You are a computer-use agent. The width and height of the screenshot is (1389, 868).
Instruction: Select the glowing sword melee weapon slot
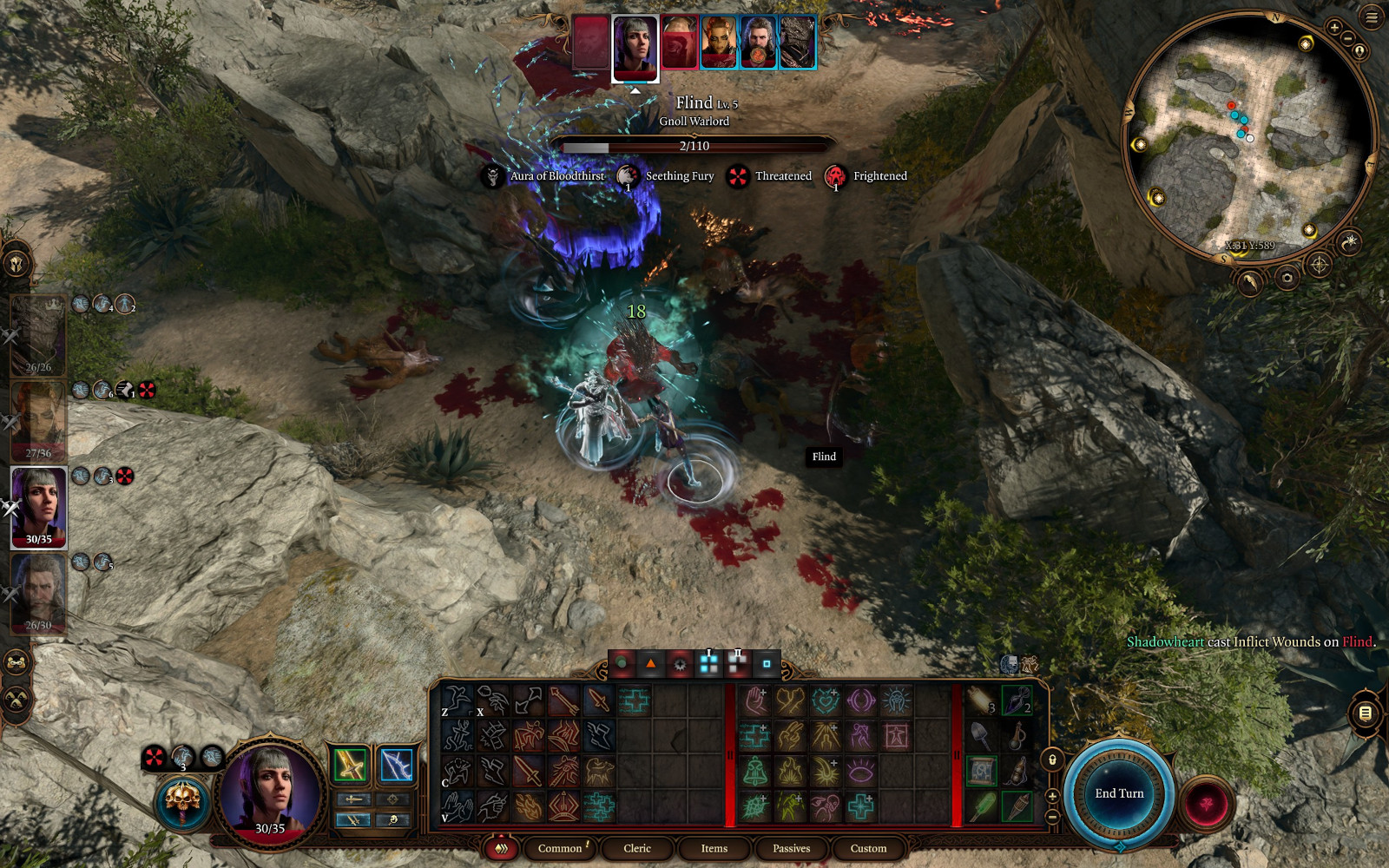tap(350, 765)
